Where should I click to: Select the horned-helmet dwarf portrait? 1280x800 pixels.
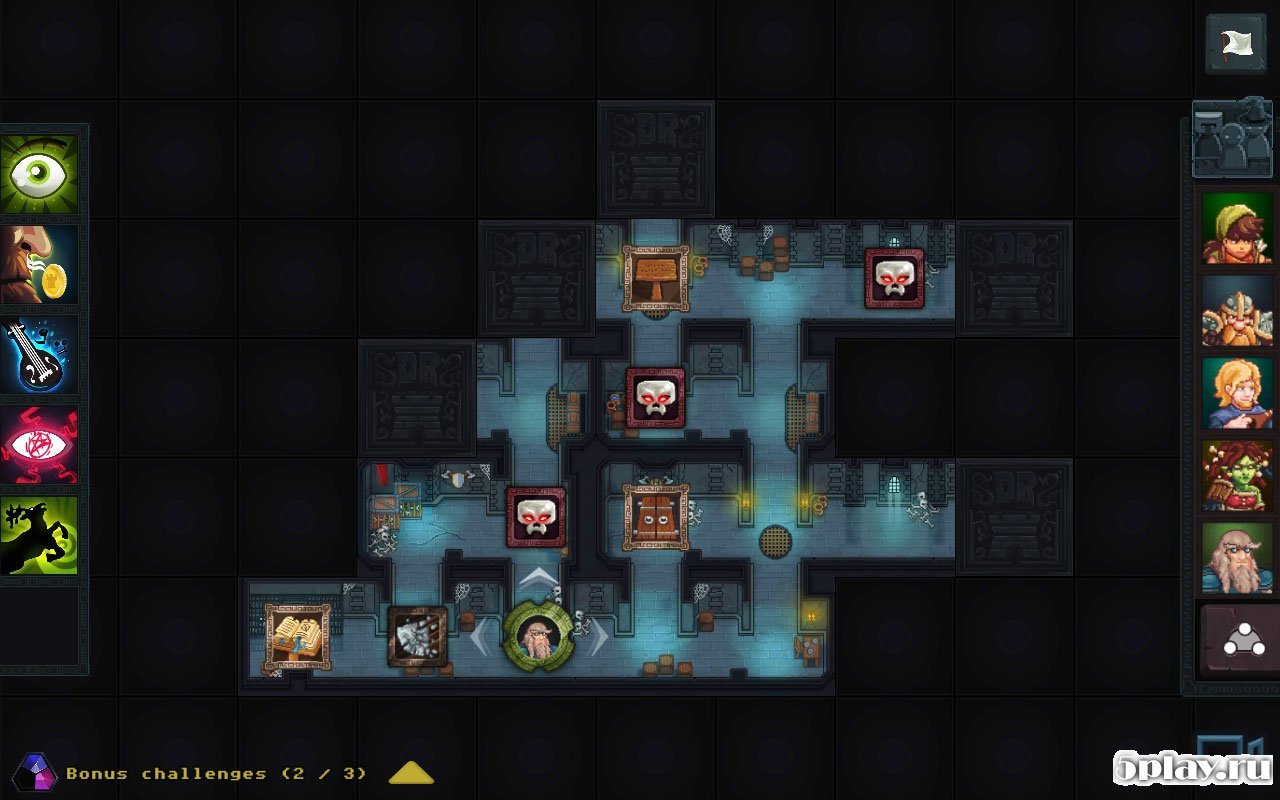1238,311
